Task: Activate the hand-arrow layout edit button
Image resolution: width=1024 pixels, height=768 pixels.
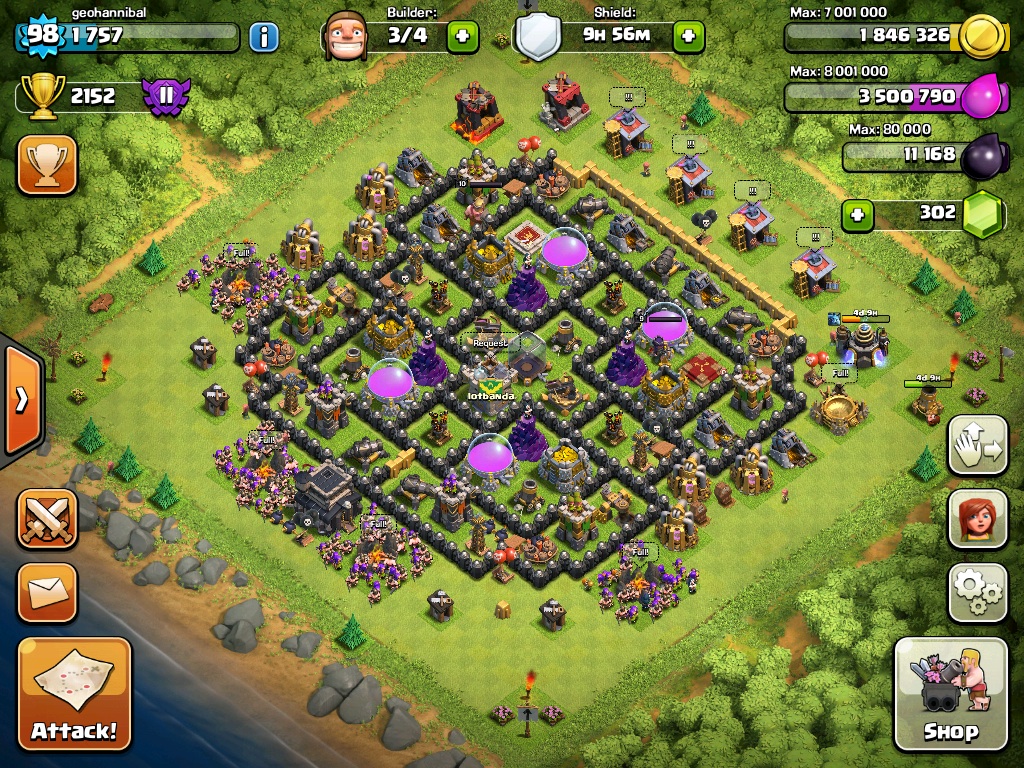Action: pyautogui.click(x=977, y=445)
